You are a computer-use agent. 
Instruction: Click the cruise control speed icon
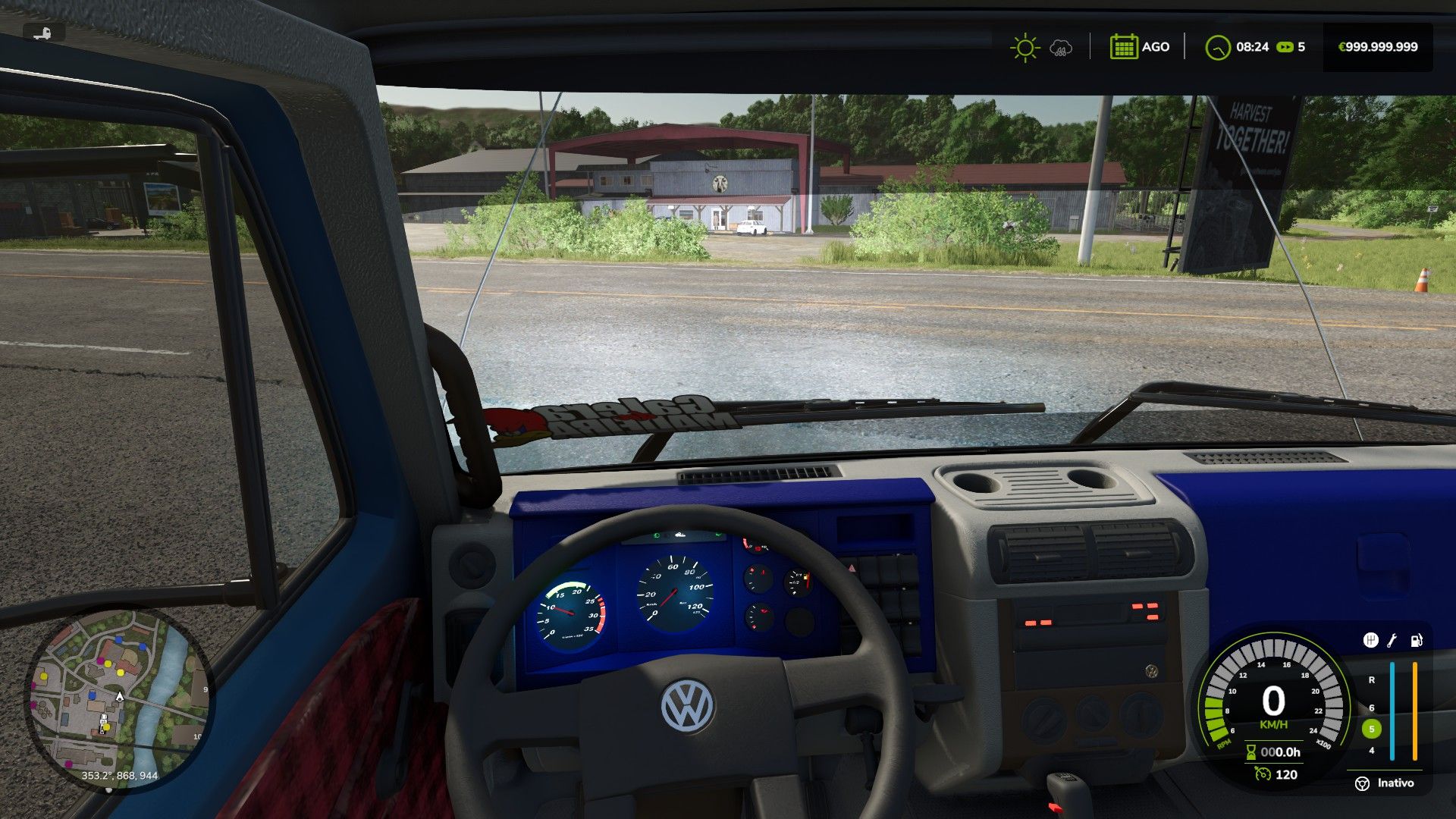1262,774
